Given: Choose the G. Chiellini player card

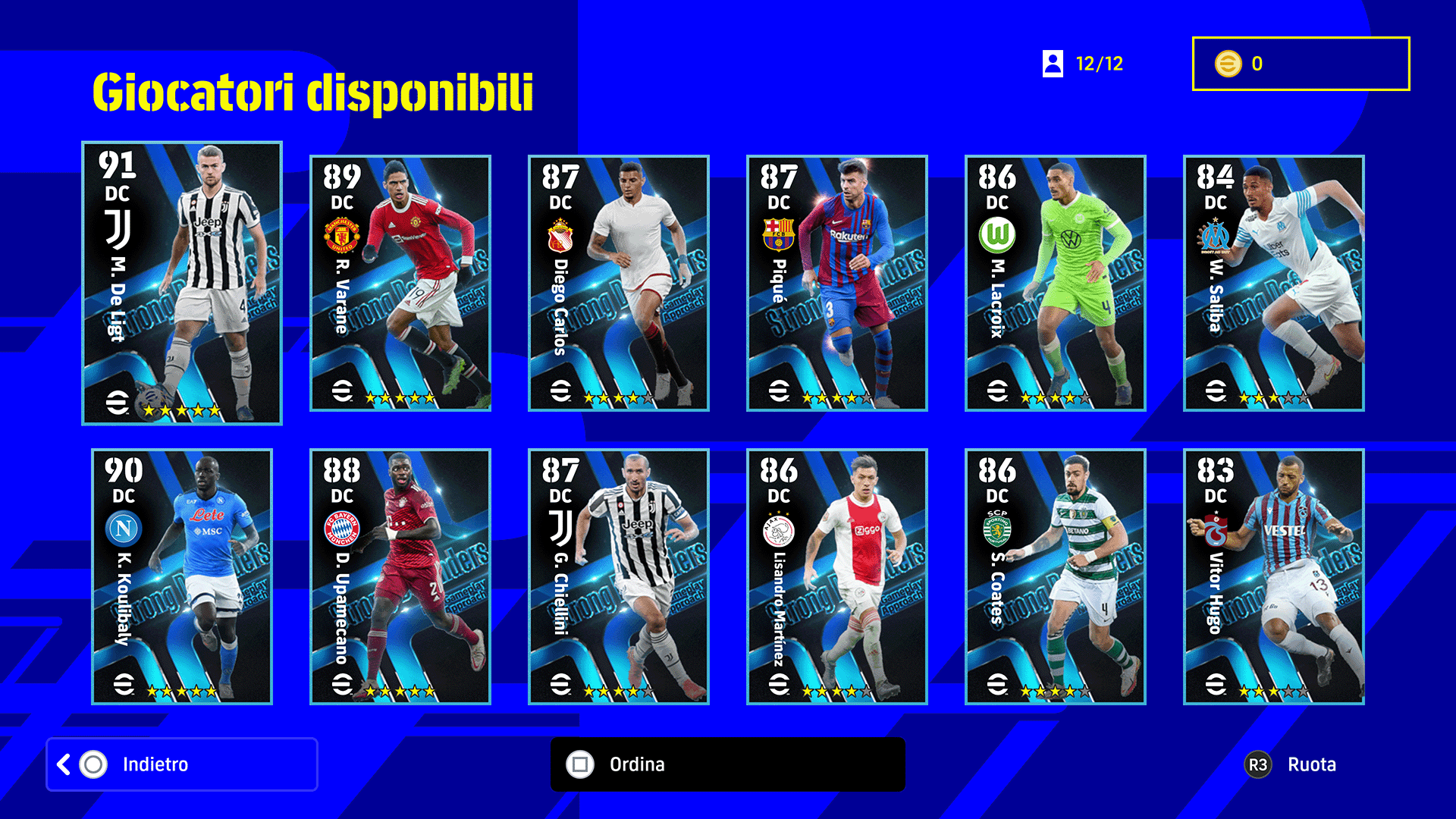Looking at the screenshot, I should coord(619,576).
